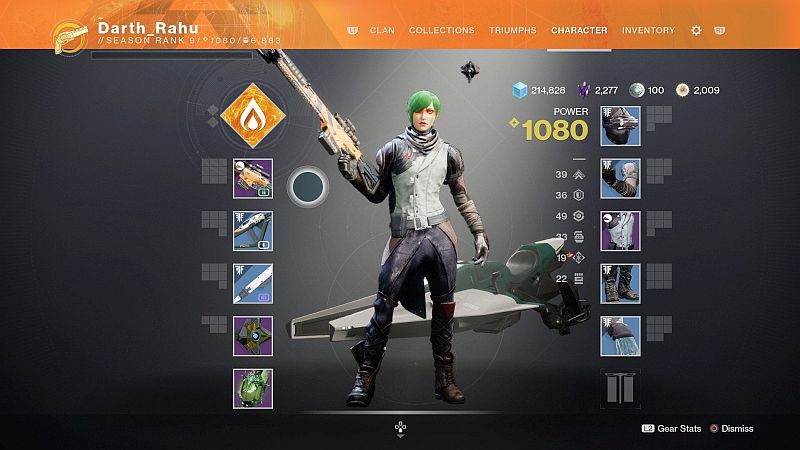Open the Inventory tab

click(648, 30)
